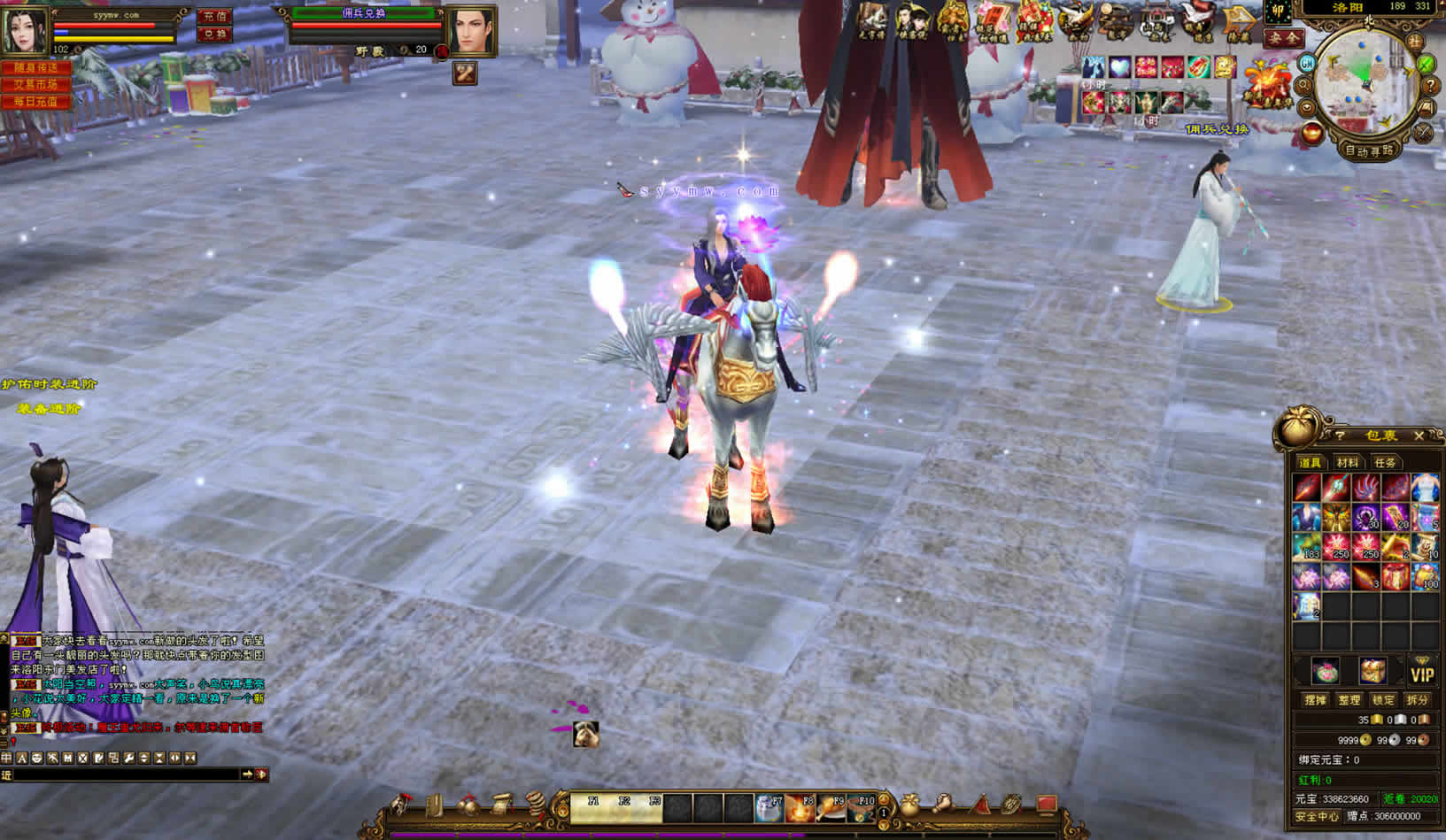
Task: Start 自动寻路 auto-pathfinding
Action: [x=1369, y=150]
